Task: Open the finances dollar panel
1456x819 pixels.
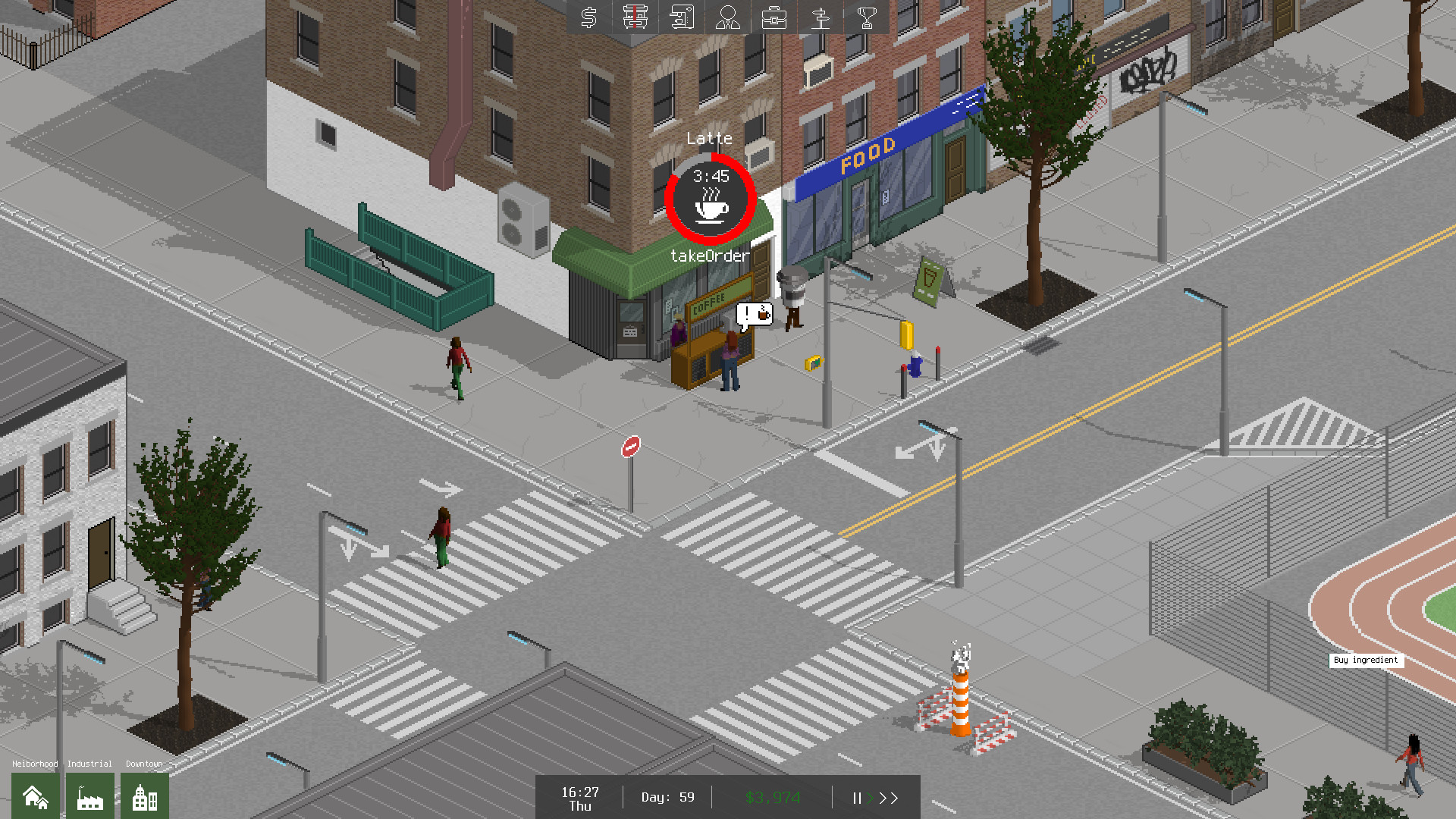Action: [588, 17]
